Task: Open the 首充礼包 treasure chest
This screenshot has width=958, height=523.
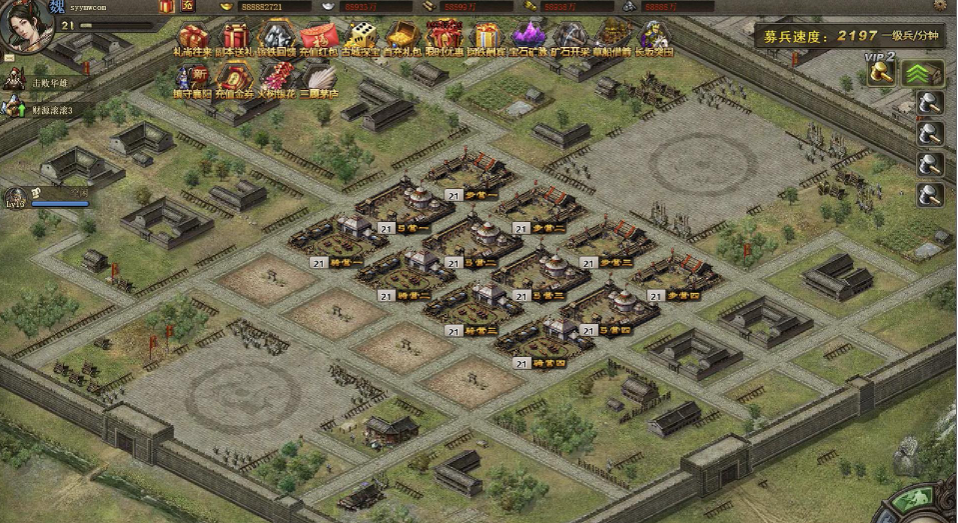Action: (x=402, y=36)
